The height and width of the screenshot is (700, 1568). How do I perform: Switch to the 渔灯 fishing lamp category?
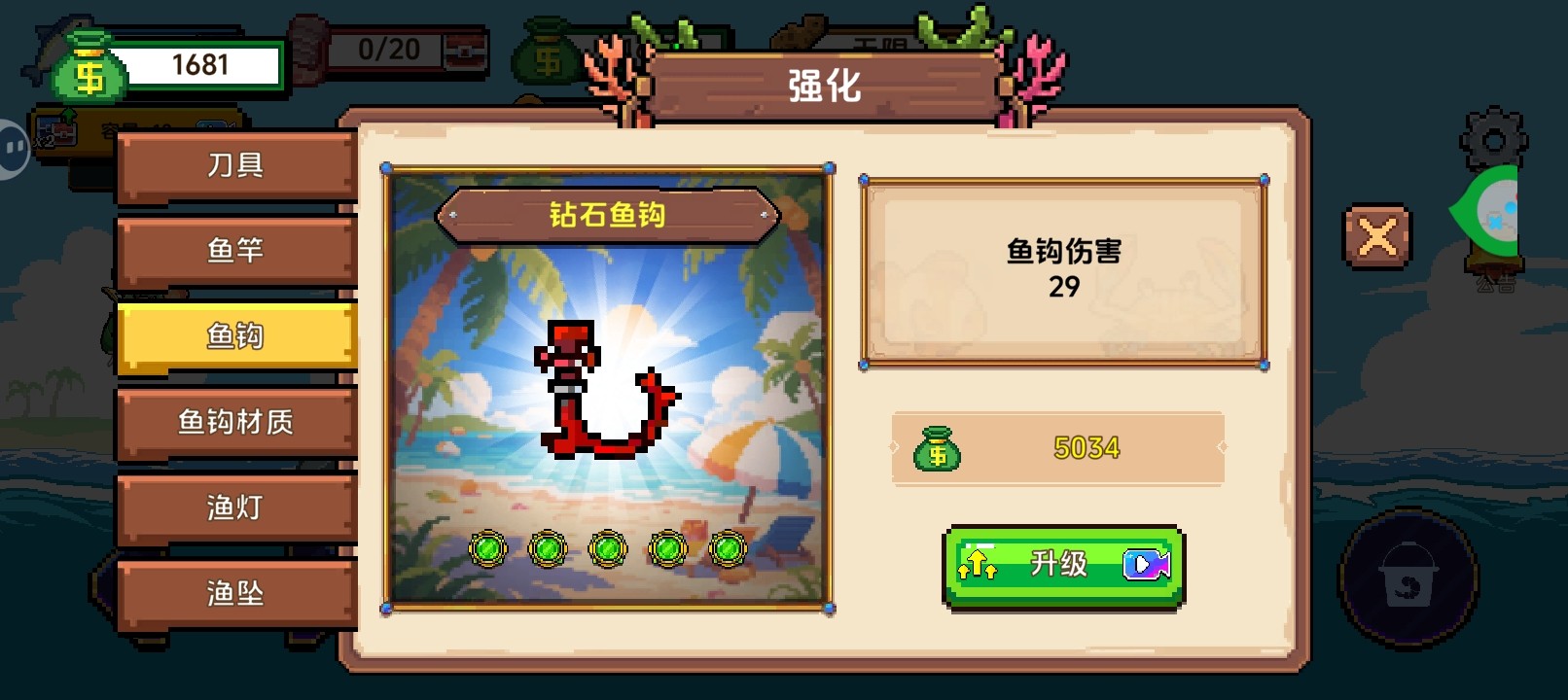pyautogui.click(x=234, y=507)
